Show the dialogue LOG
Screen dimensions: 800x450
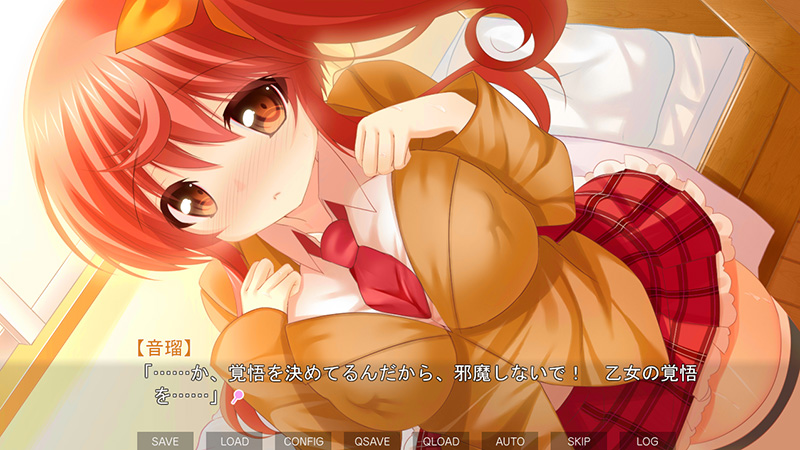(647, 440)
